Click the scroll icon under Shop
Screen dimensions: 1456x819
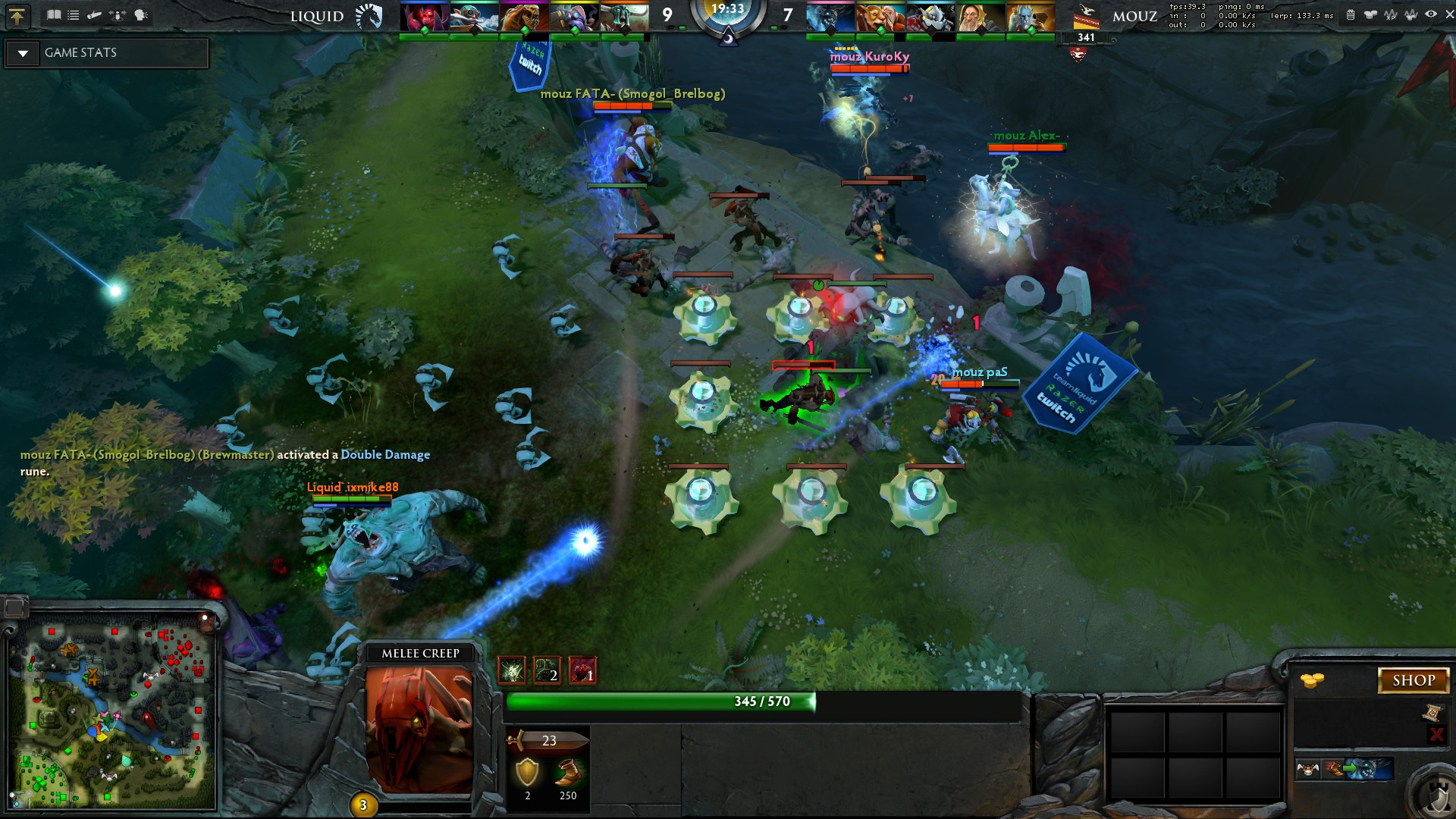(x=1432, y=712)
